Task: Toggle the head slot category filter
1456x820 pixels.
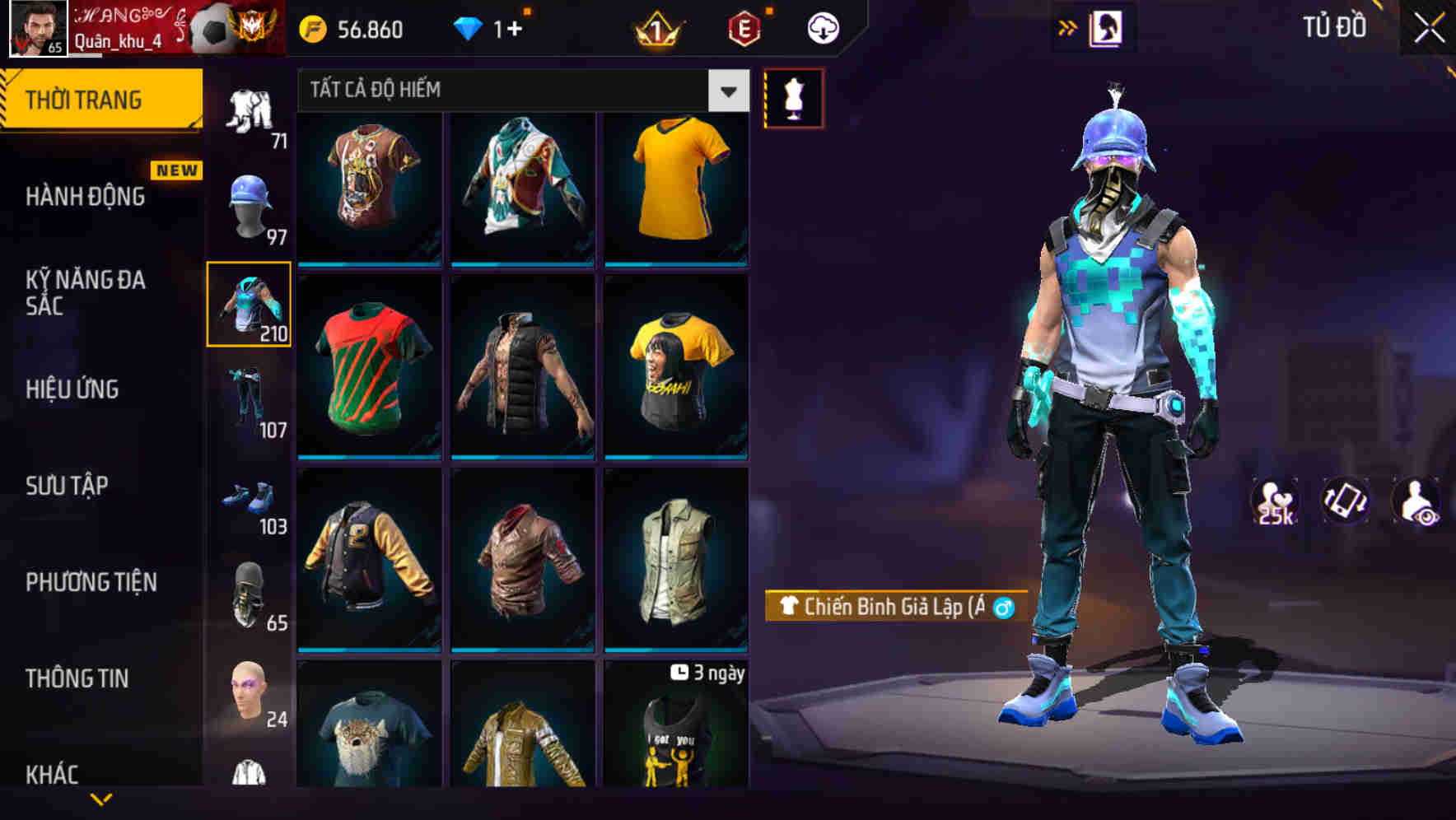Action: pos(249,204)
